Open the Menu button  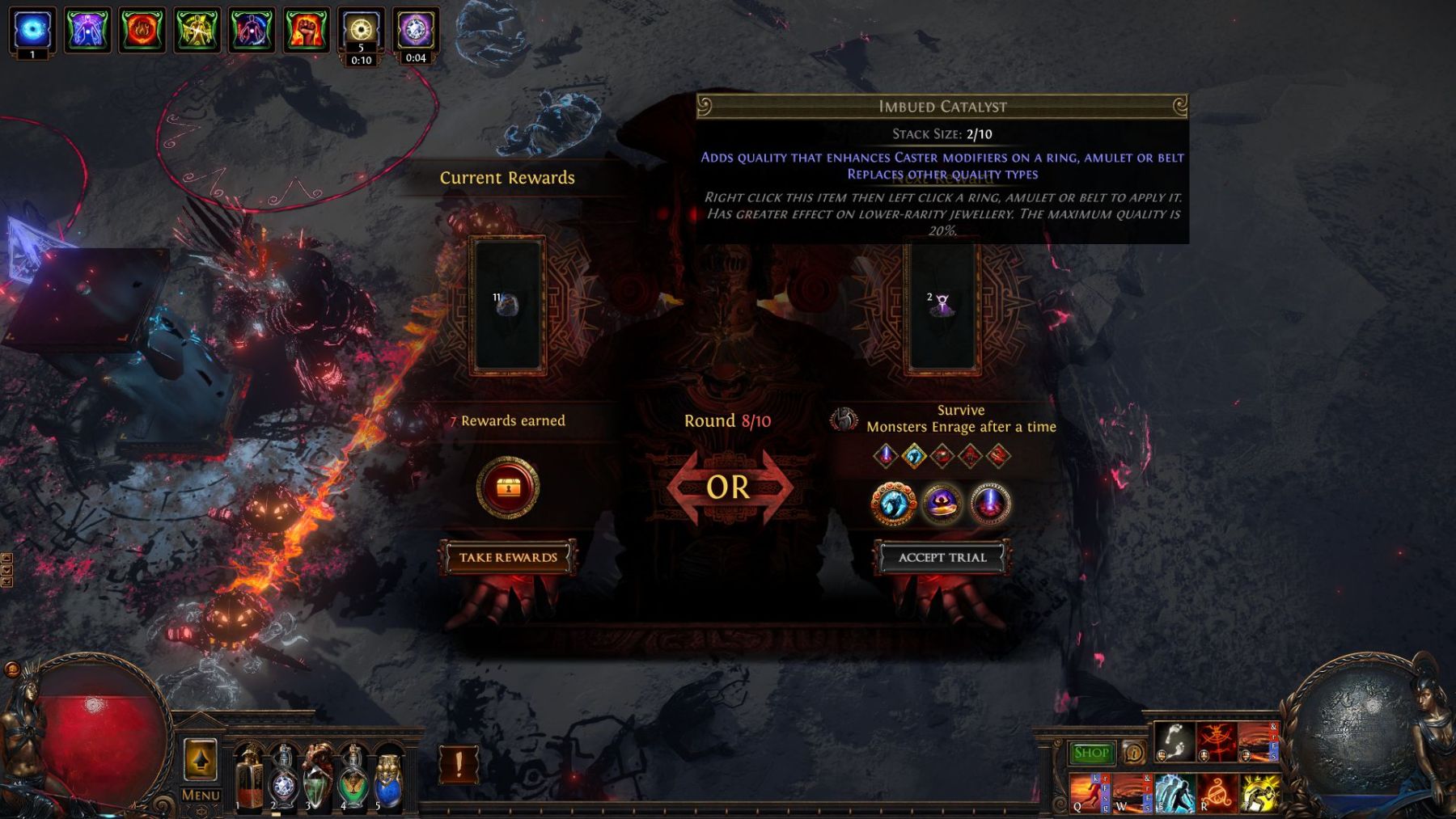[201, 795]
